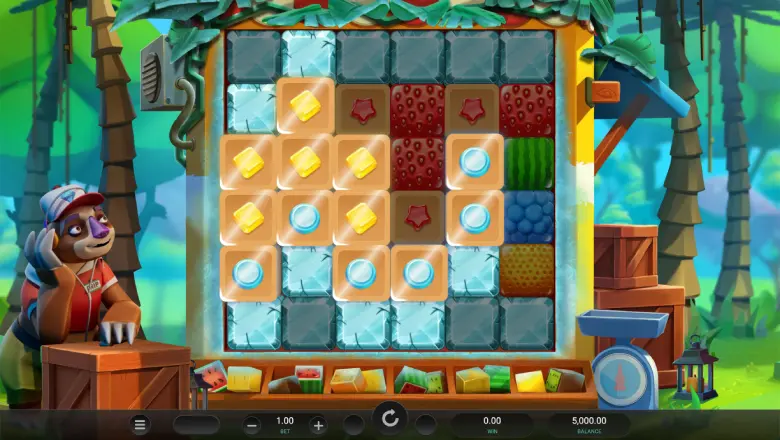Open the hamburger menu
The width and height of the screenshot is (780, 440).
click(x=141, y=424)
